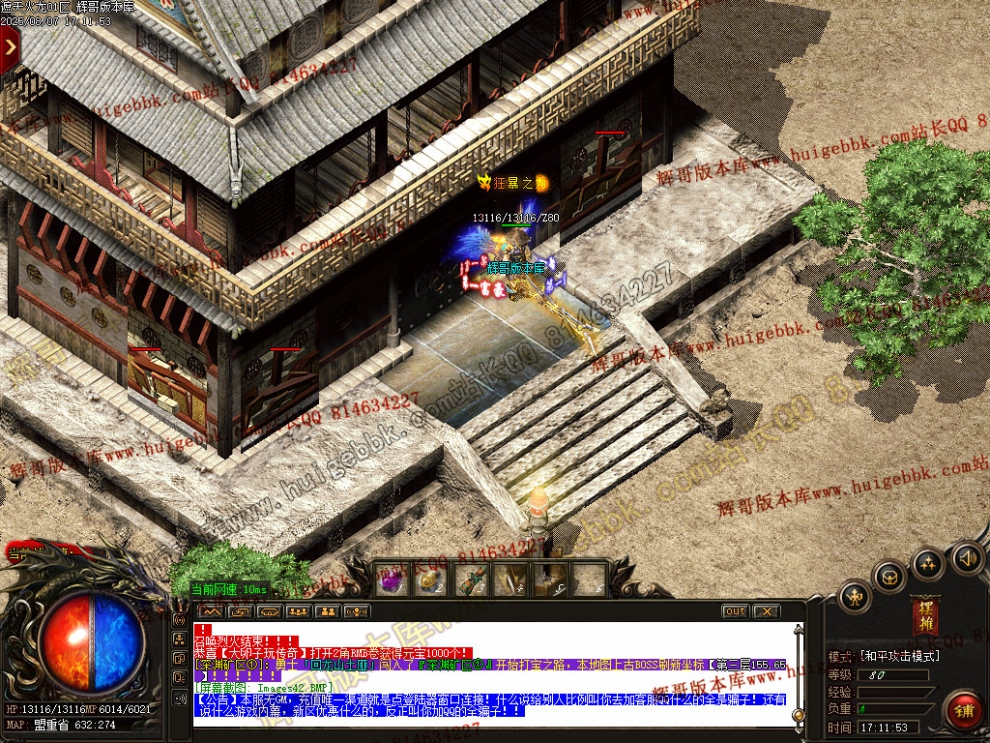Image resolution: width=990 pixels, height=743 pixels.
Task: Select the two-person group chat tab
Action: pos(327,611)
